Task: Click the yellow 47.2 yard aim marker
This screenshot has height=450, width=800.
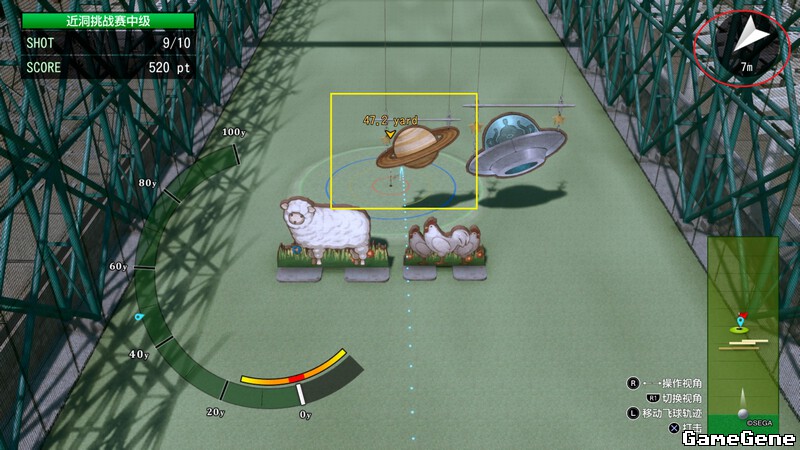Action: click(390, 133)
